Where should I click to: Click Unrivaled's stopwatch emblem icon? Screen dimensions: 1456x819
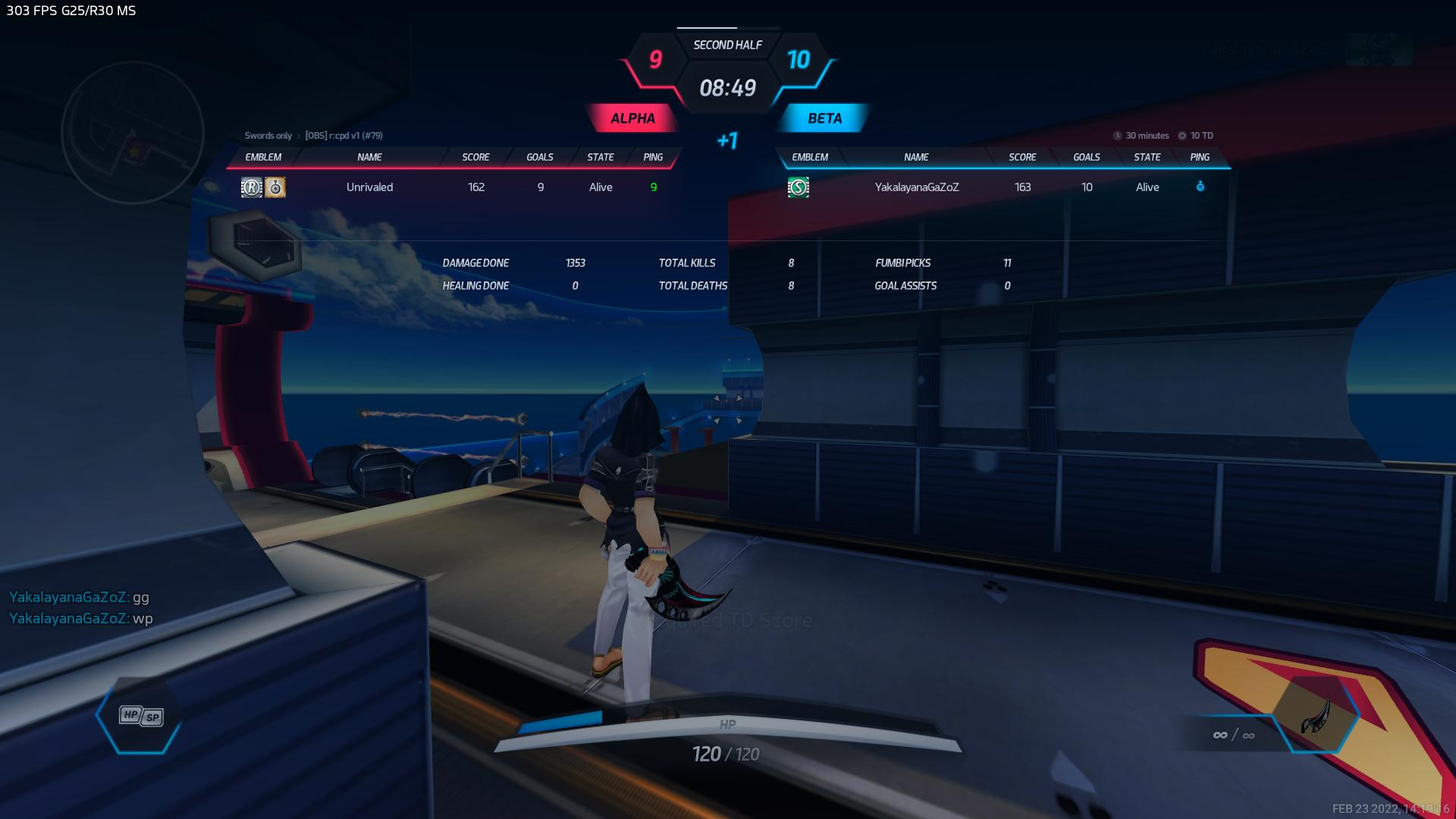tap(275, 187)
